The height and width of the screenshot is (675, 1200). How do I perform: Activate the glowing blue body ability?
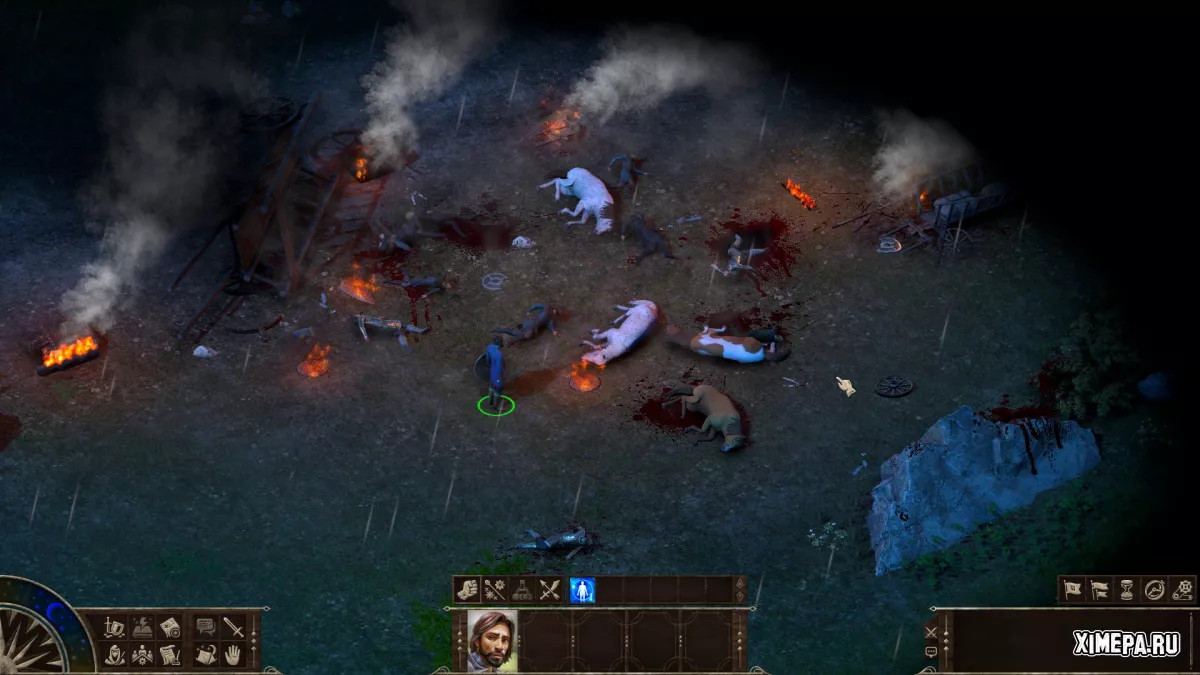[x=581, y=590]
